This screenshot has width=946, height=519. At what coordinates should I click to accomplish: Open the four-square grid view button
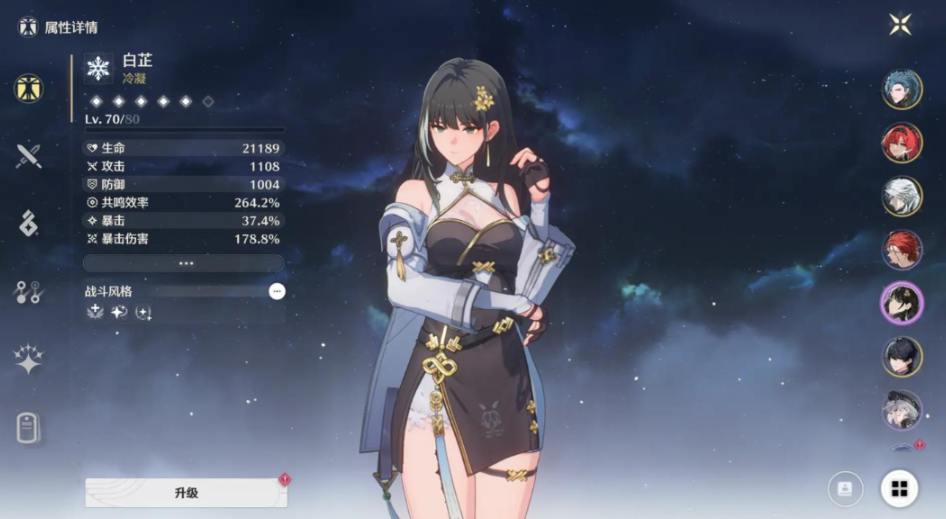click(899, 488)
